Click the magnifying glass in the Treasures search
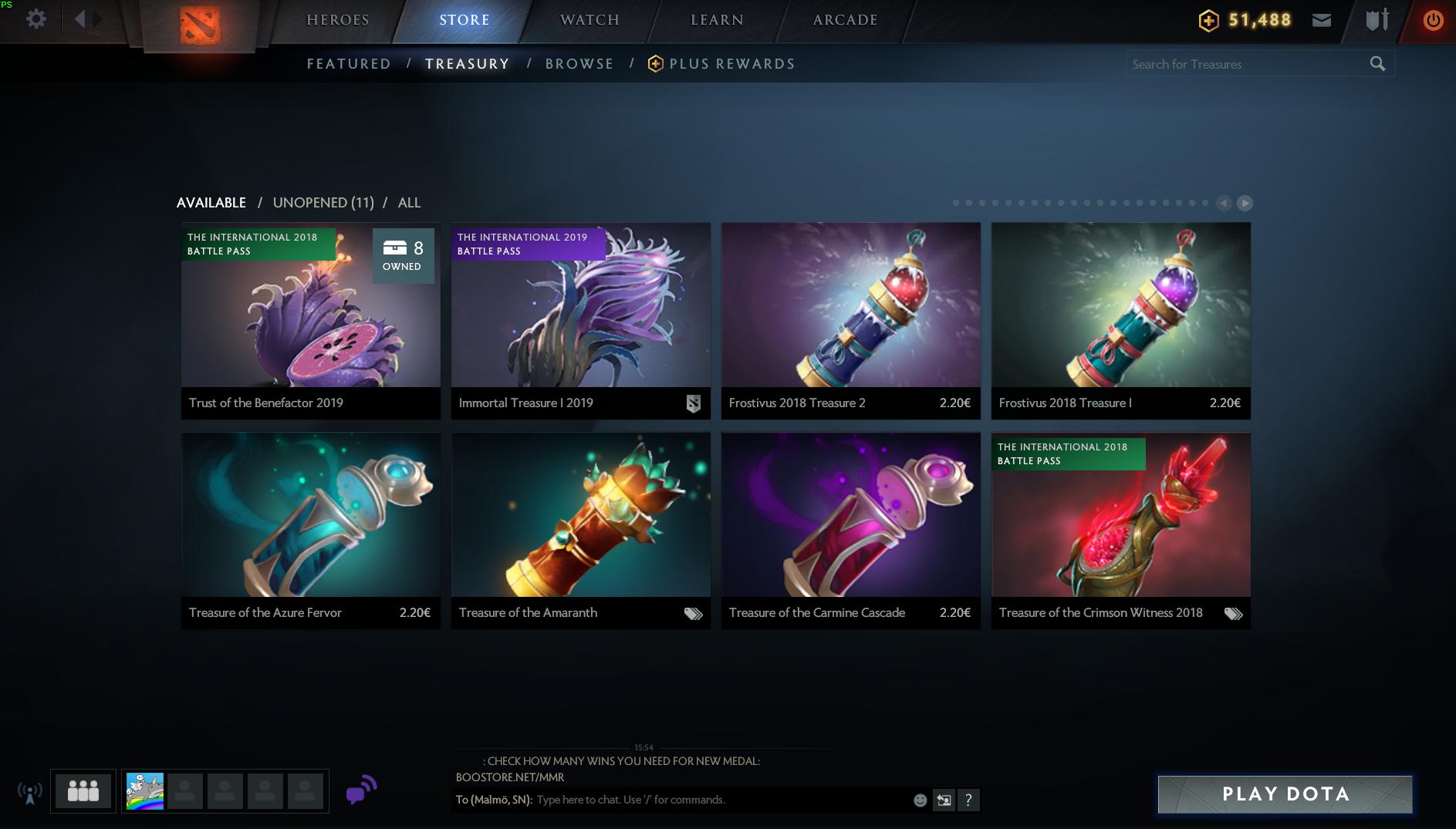1456x829 pixels. tap(1378, 64)
